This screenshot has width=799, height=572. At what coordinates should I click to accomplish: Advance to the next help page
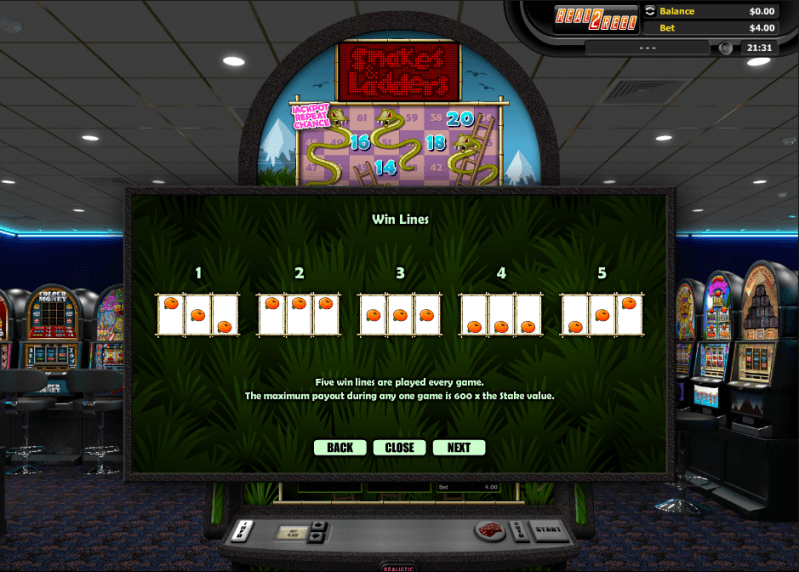pos(459,447)
